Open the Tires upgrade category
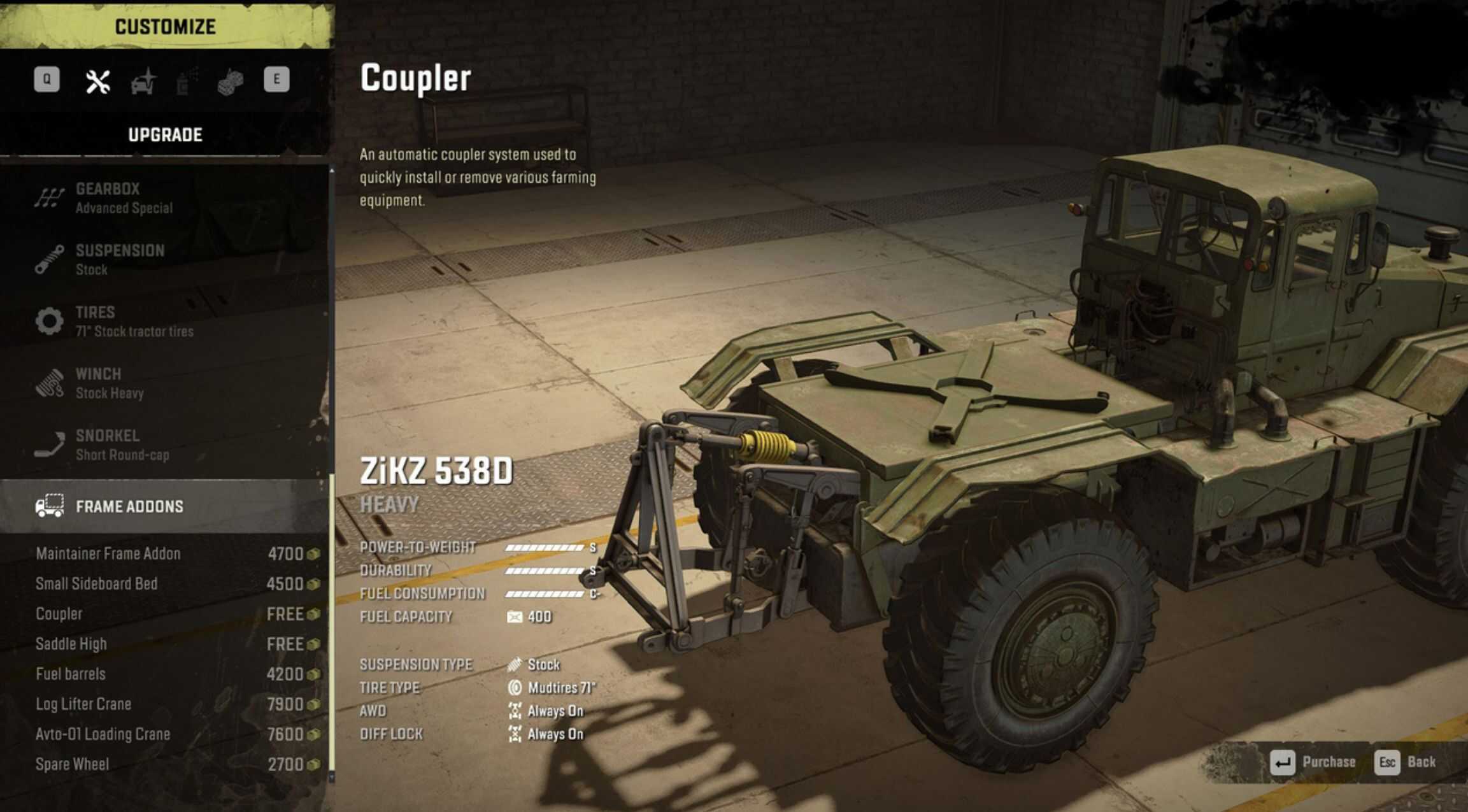Screen dimensions: 1468x812 click(166, 321)
